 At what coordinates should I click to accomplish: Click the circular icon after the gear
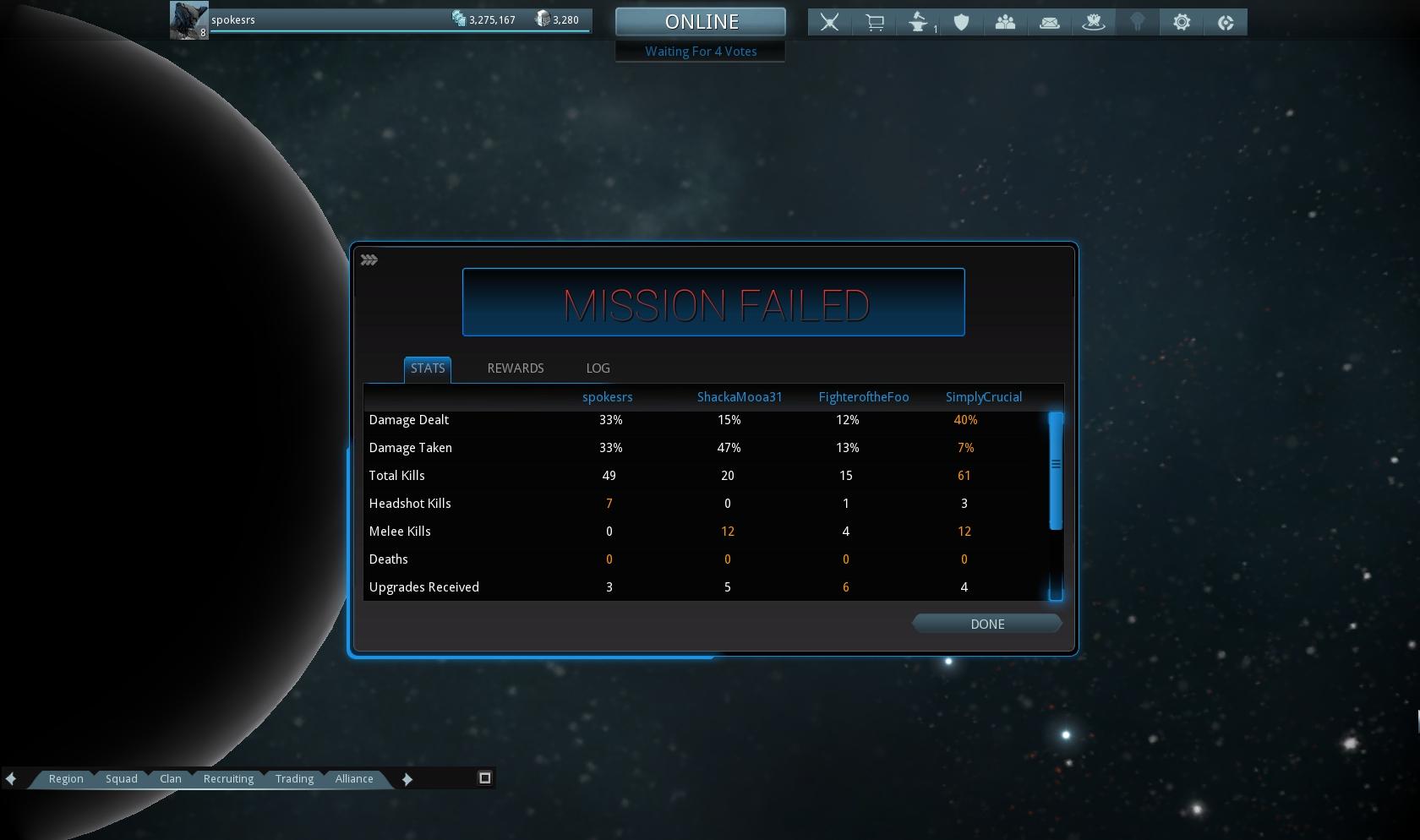(1226, 23)
